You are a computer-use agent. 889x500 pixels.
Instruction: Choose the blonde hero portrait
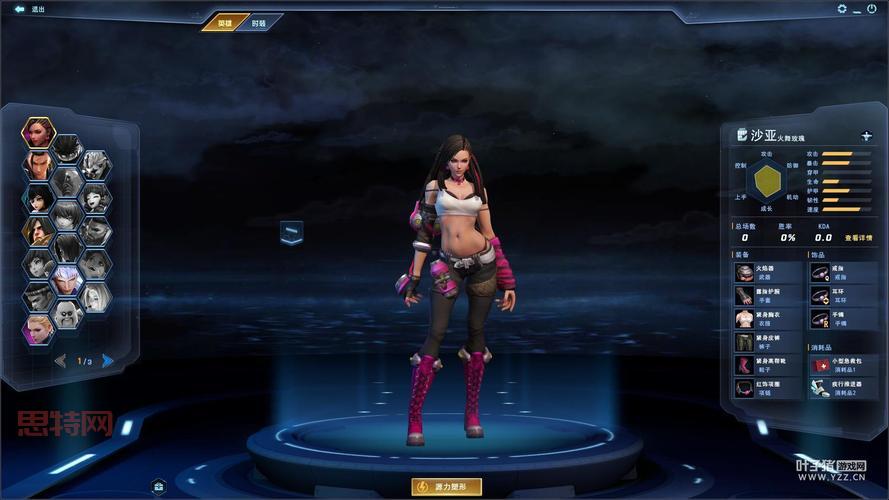(37, 327)
